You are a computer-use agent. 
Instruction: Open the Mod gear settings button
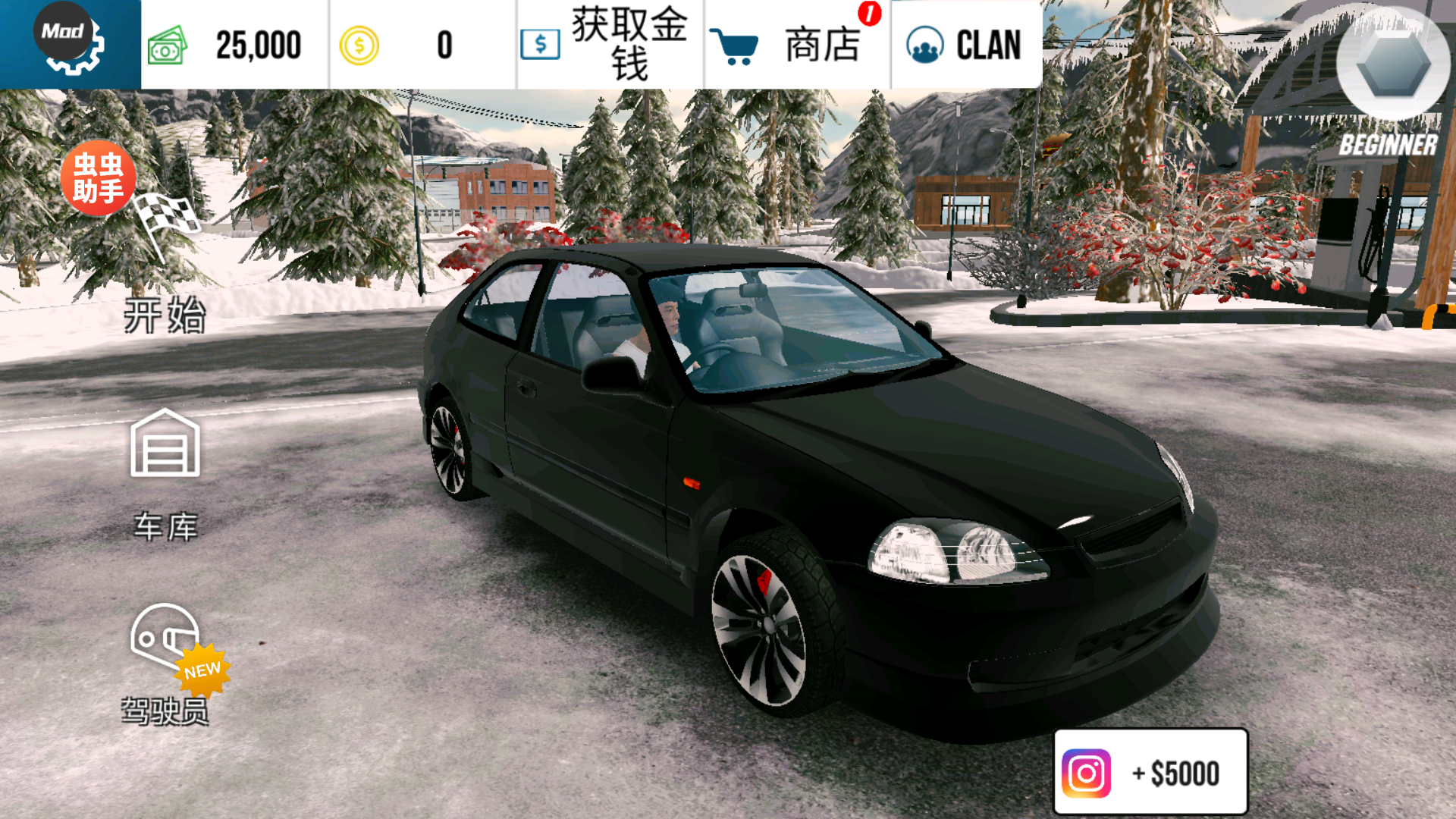70,42
